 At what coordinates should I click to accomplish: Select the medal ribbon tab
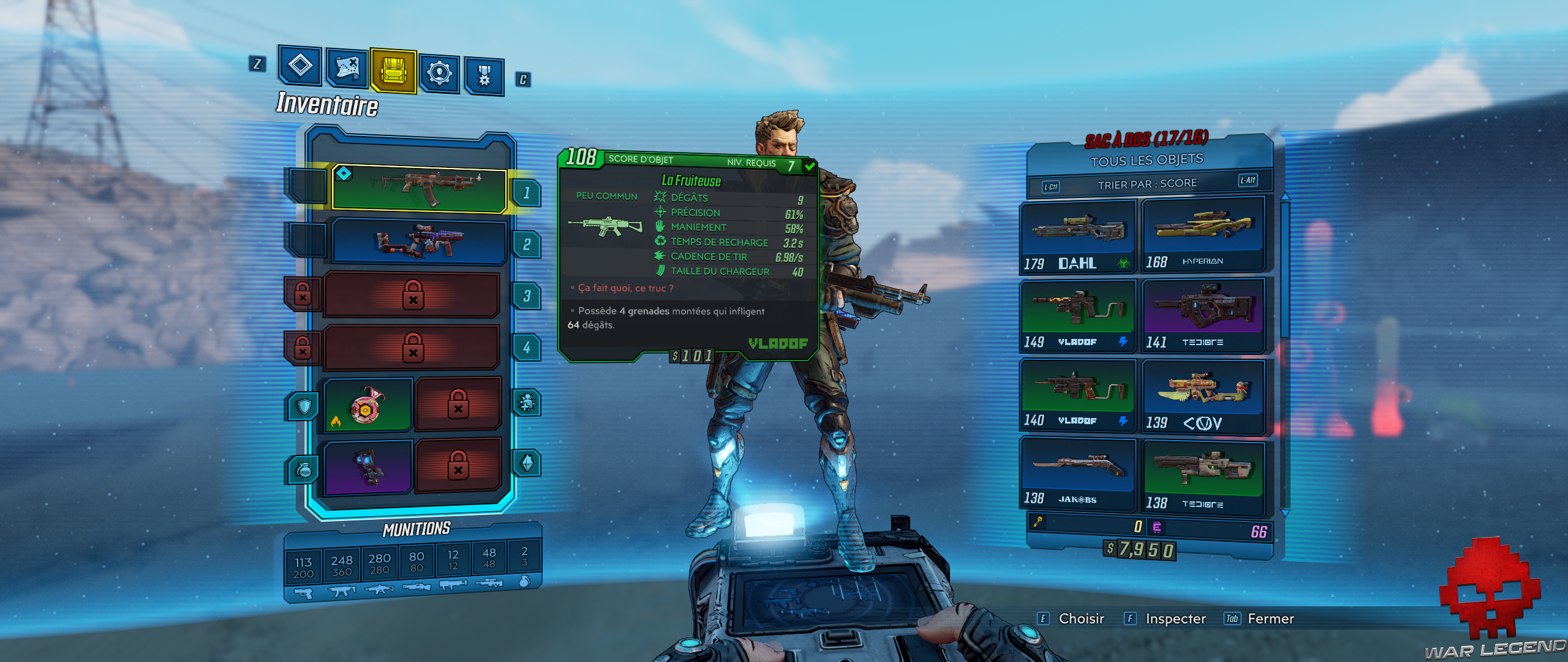coord(484,76)
